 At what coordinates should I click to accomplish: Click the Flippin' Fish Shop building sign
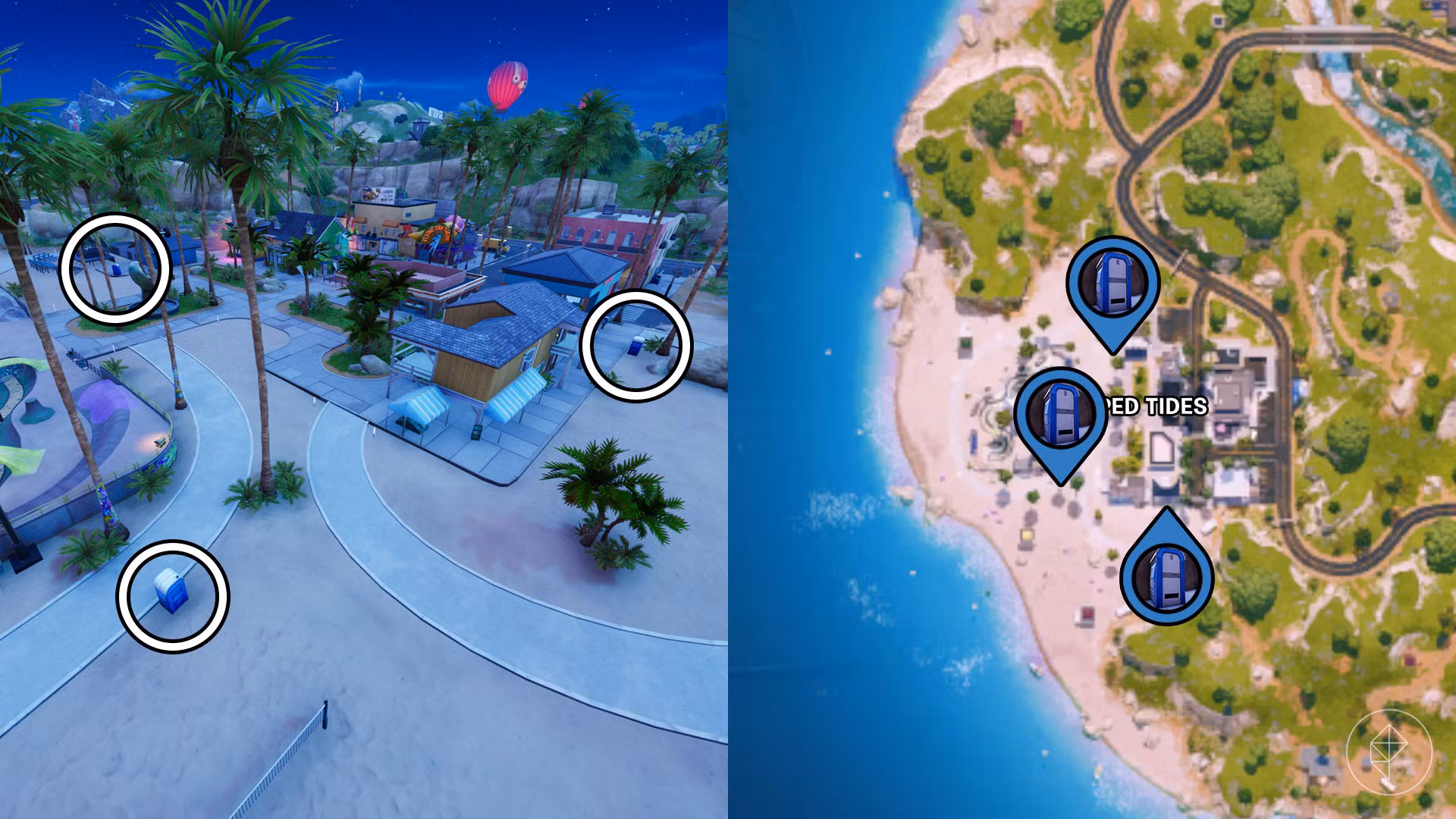click(436, 231)
